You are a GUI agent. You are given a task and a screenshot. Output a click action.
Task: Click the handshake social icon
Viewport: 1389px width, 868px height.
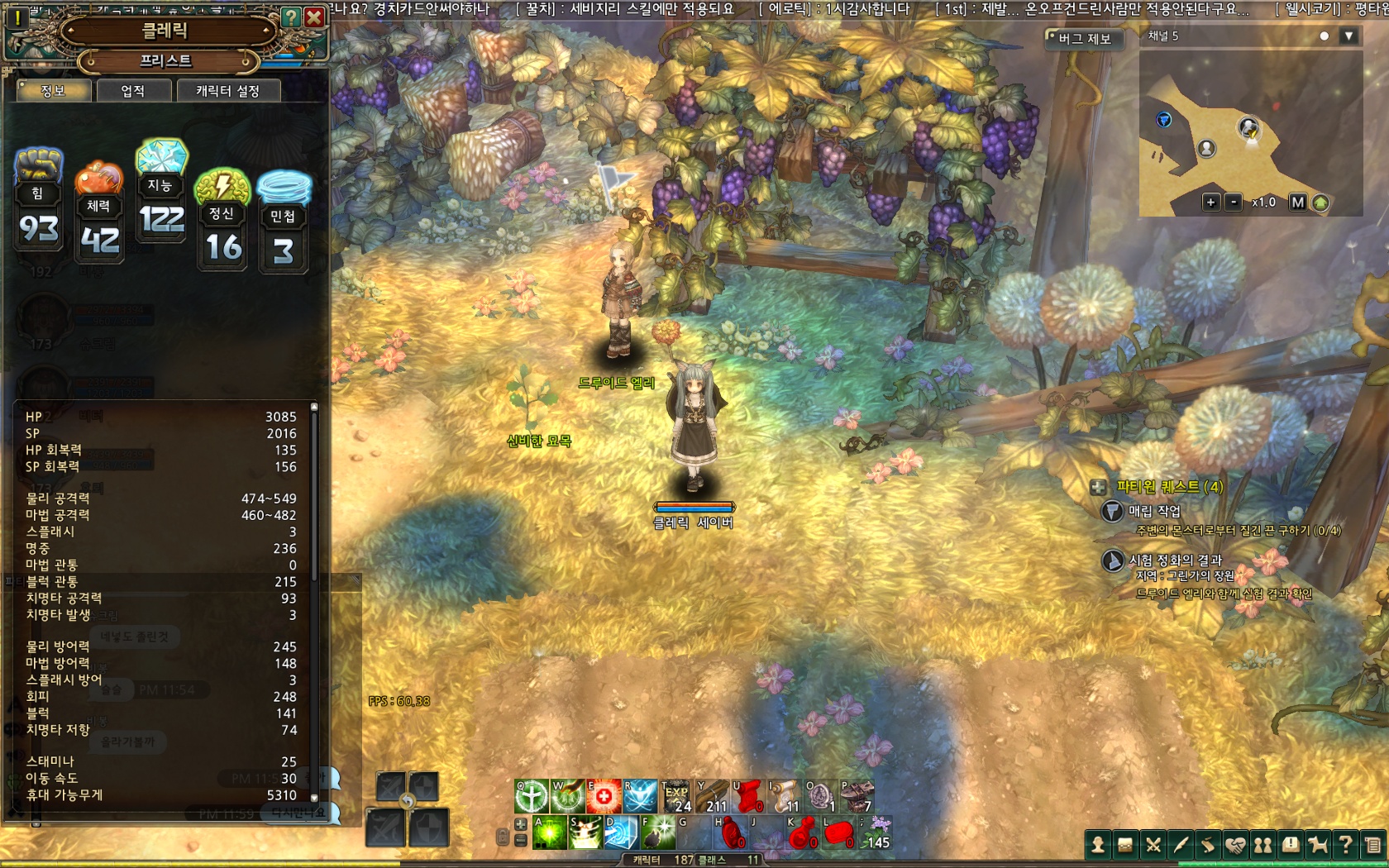coord(1235,845)
